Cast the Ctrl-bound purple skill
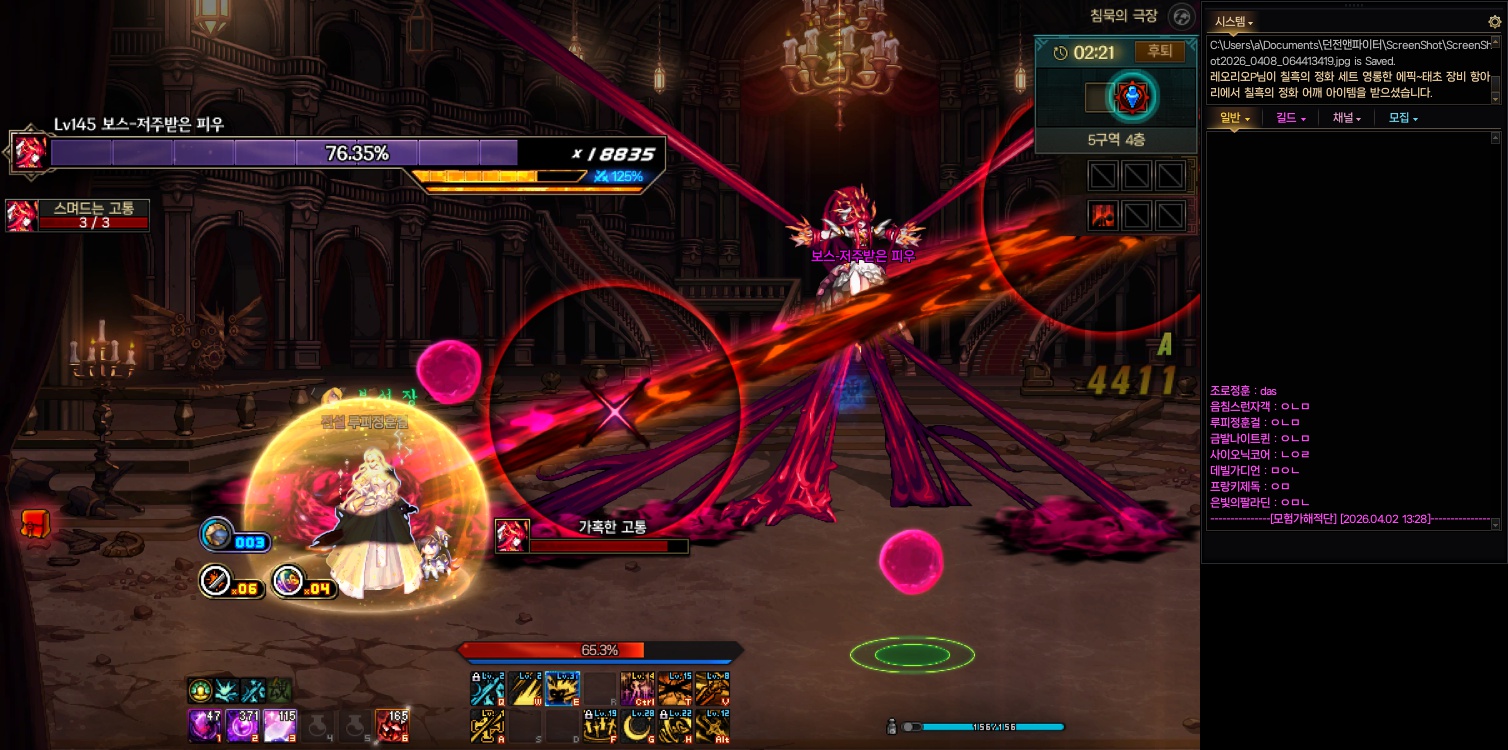Image resolution: width=1508 pixels, height=750 pixels. [637, 689]
